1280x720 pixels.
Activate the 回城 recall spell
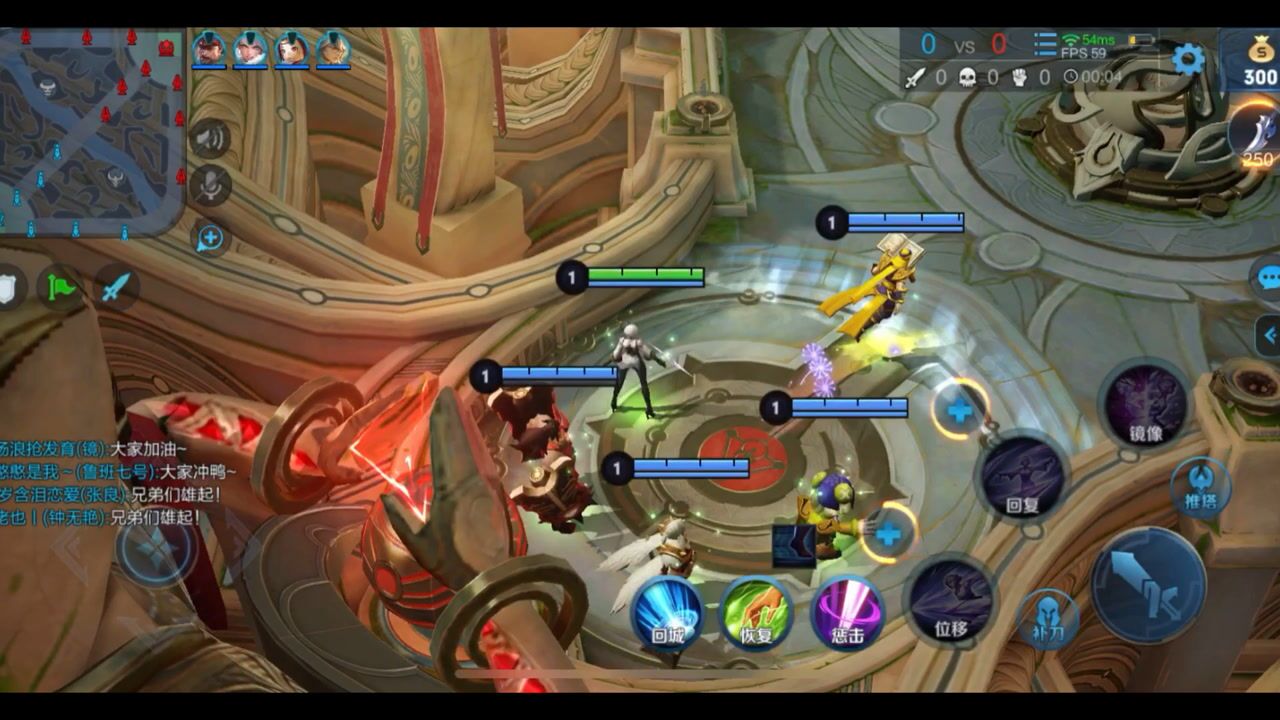point(667,612)
